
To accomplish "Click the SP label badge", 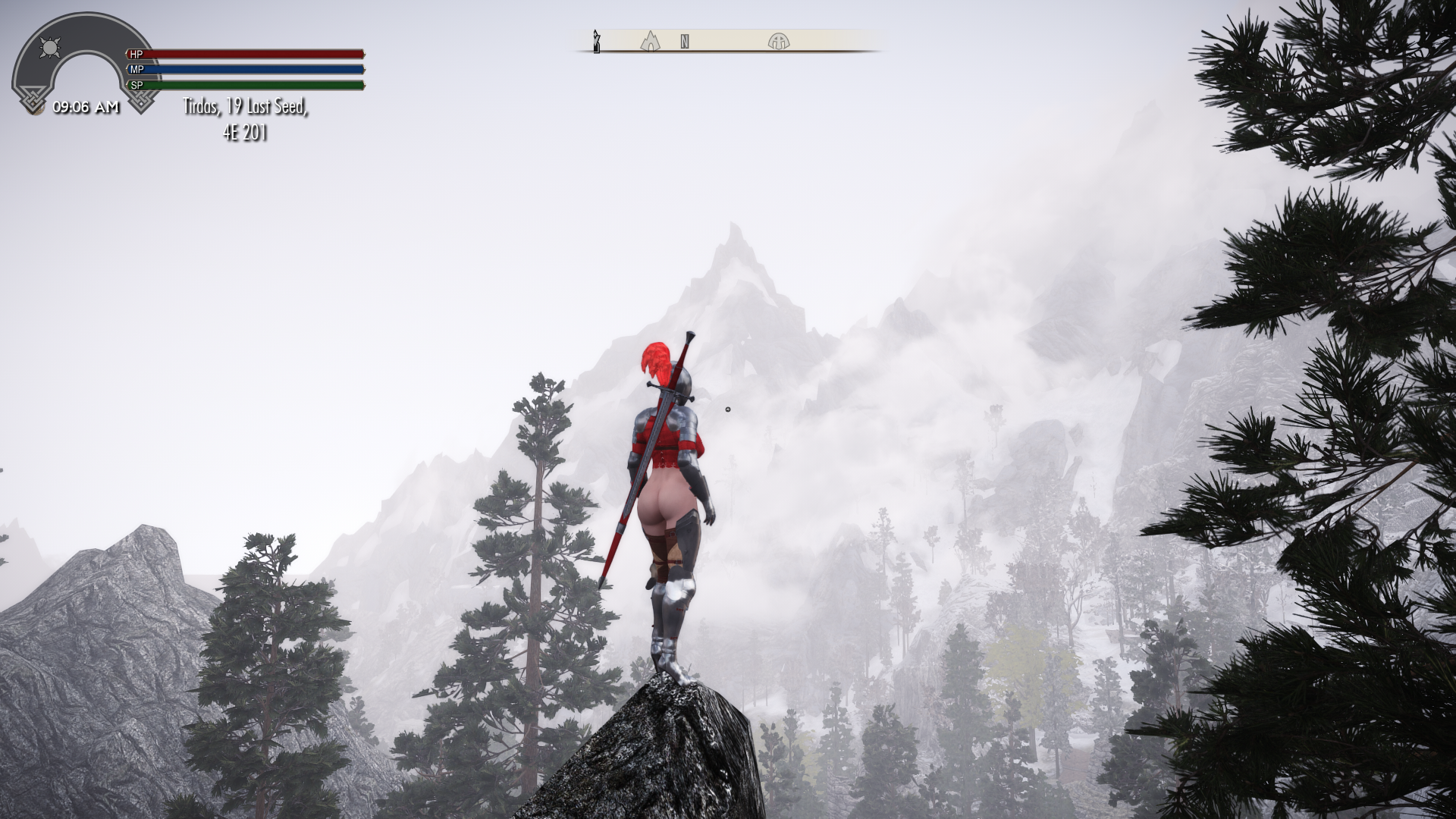I will coord(137,84).
